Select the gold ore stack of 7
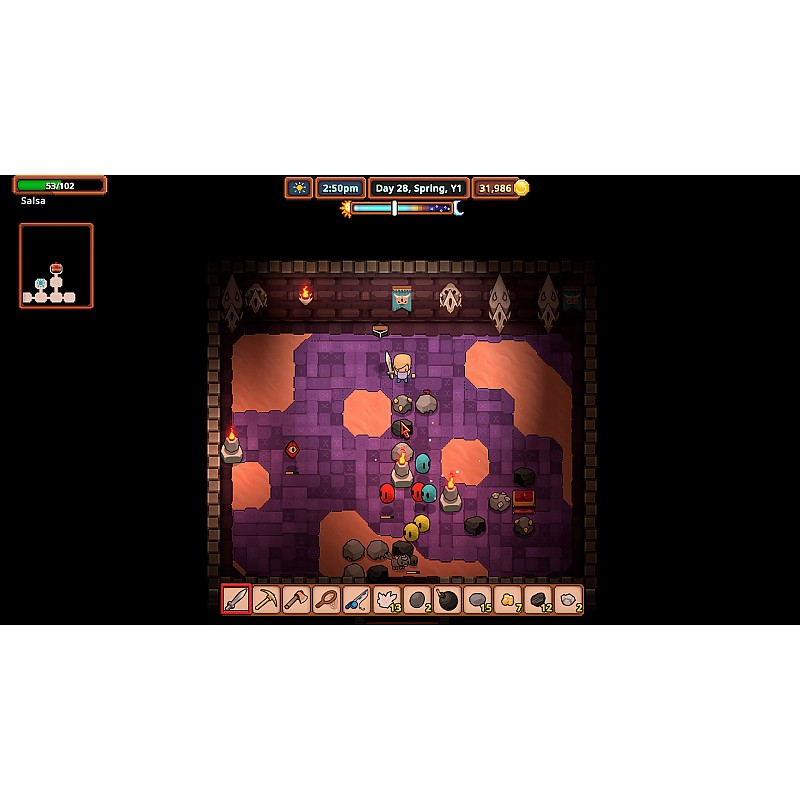Image resolution: width=800 pixels, height=800 pixels. point(508,600)
